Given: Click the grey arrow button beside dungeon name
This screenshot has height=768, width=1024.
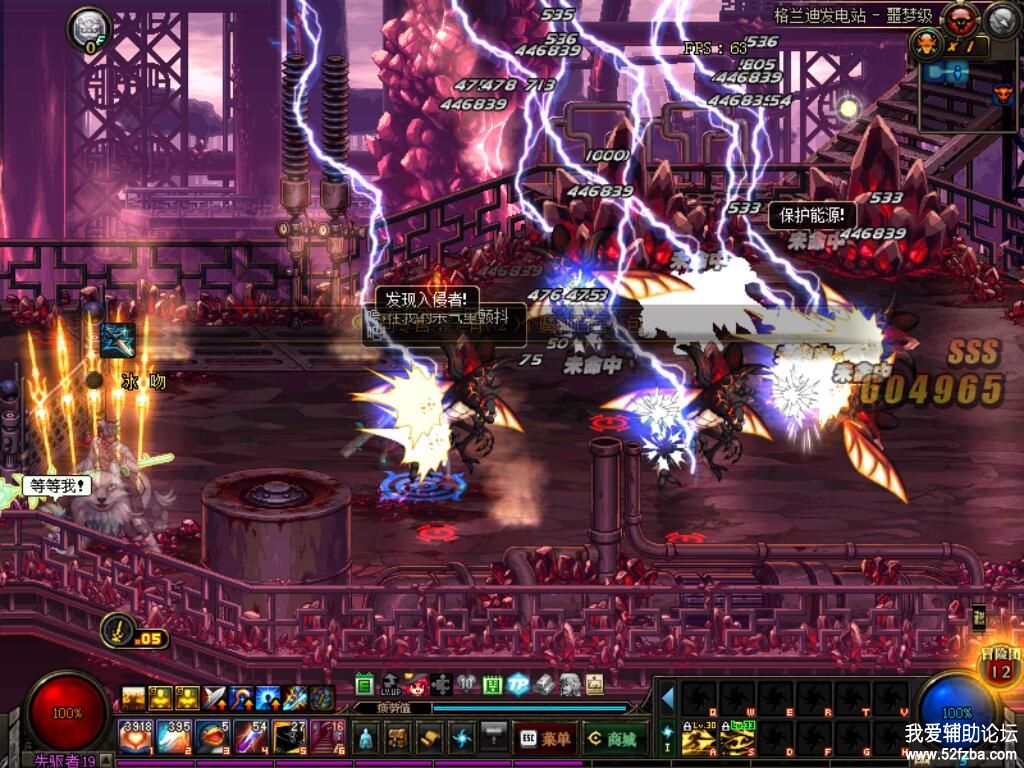Looking at the screenshot, I should point(1001,18).
